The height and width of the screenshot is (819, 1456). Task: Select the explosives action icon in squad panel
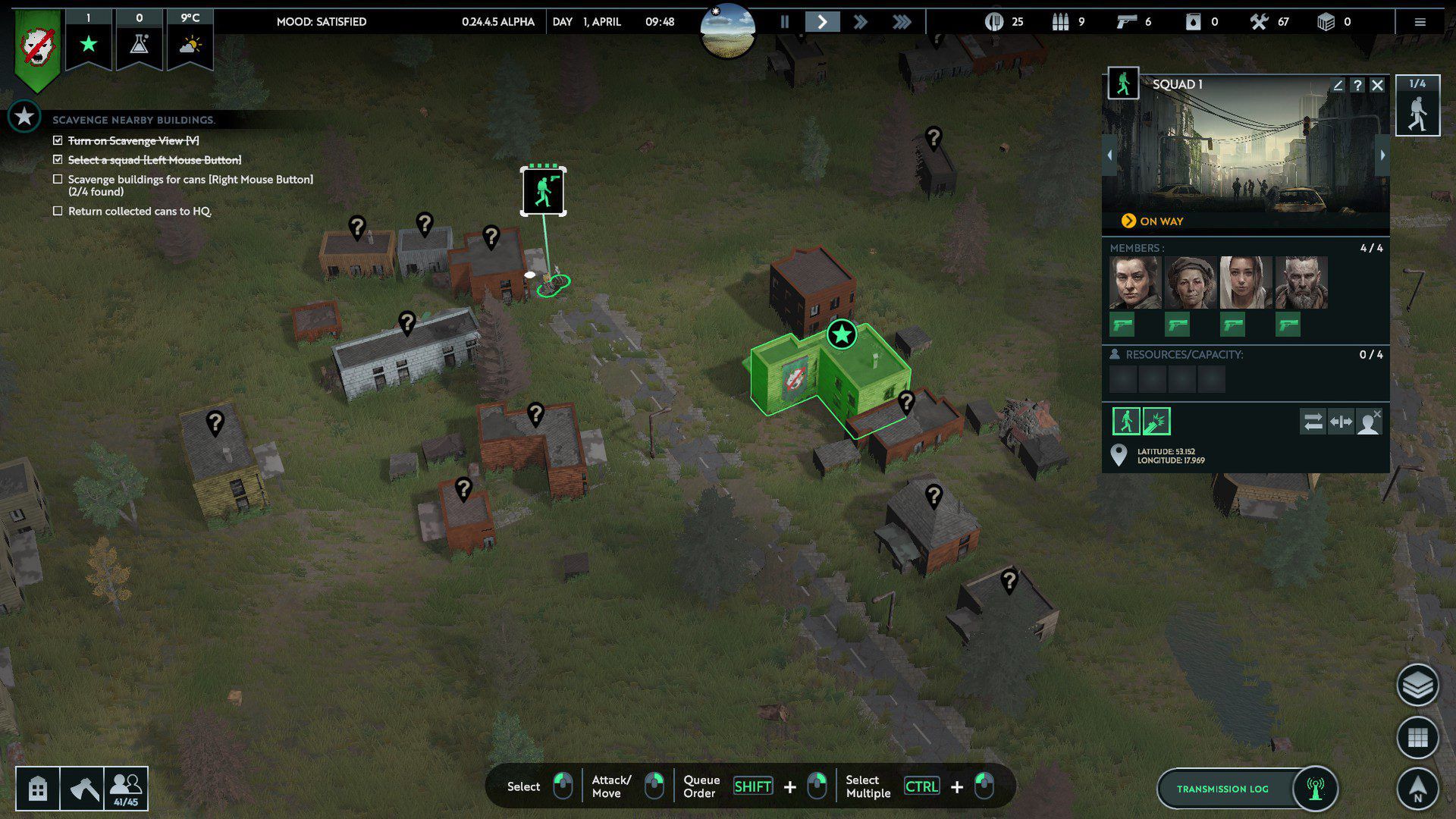click(1156, 421)
